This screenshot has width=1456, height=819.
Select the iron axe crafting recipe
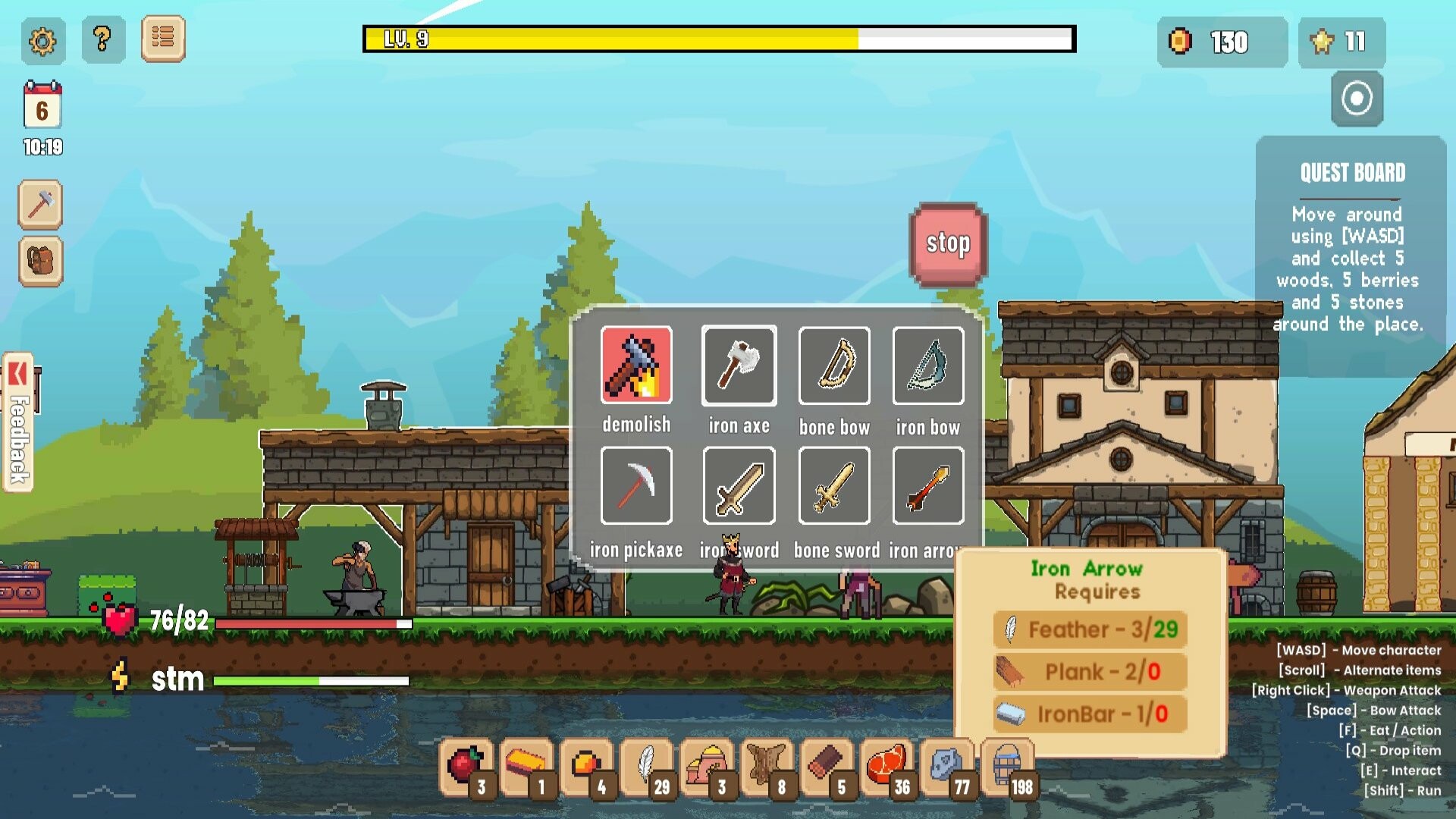pos(739,366)
